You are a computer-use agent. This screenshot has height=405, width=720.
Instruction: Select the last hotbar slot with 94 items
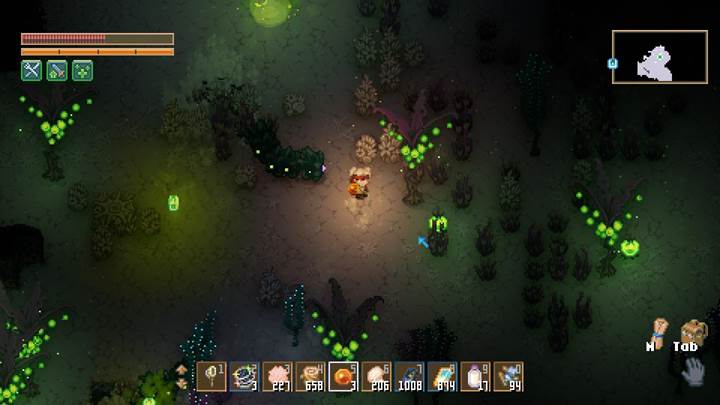(x=508, y=376)
